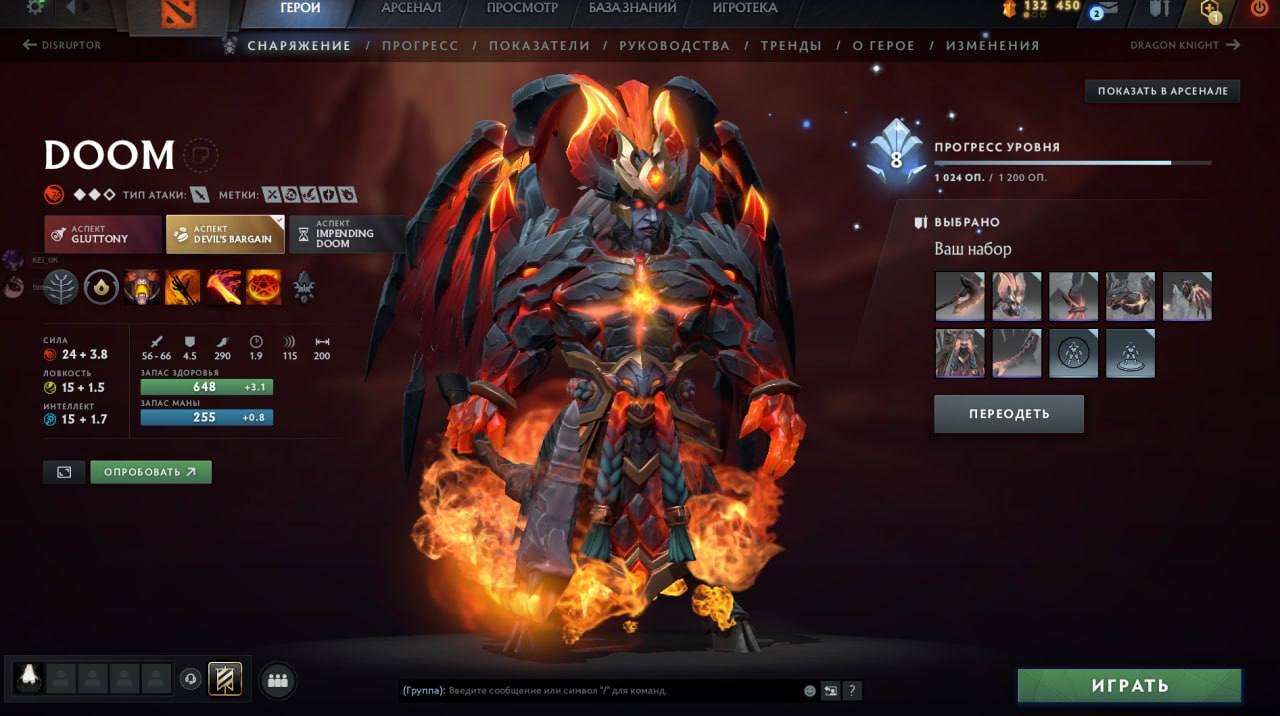The width and height of the screenshot is (1280, 716).
Task: Open БАЗА ЗНАНИЙ in the top bar
Action: 632,8
